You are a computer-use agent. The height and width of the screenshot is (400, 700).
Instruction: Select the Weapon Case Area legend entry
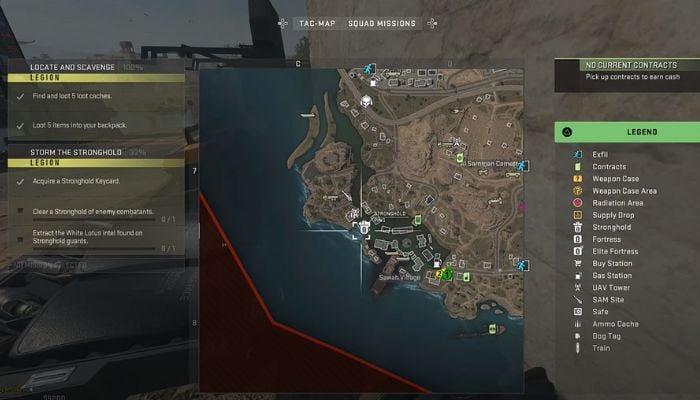[x=624, y=191]
